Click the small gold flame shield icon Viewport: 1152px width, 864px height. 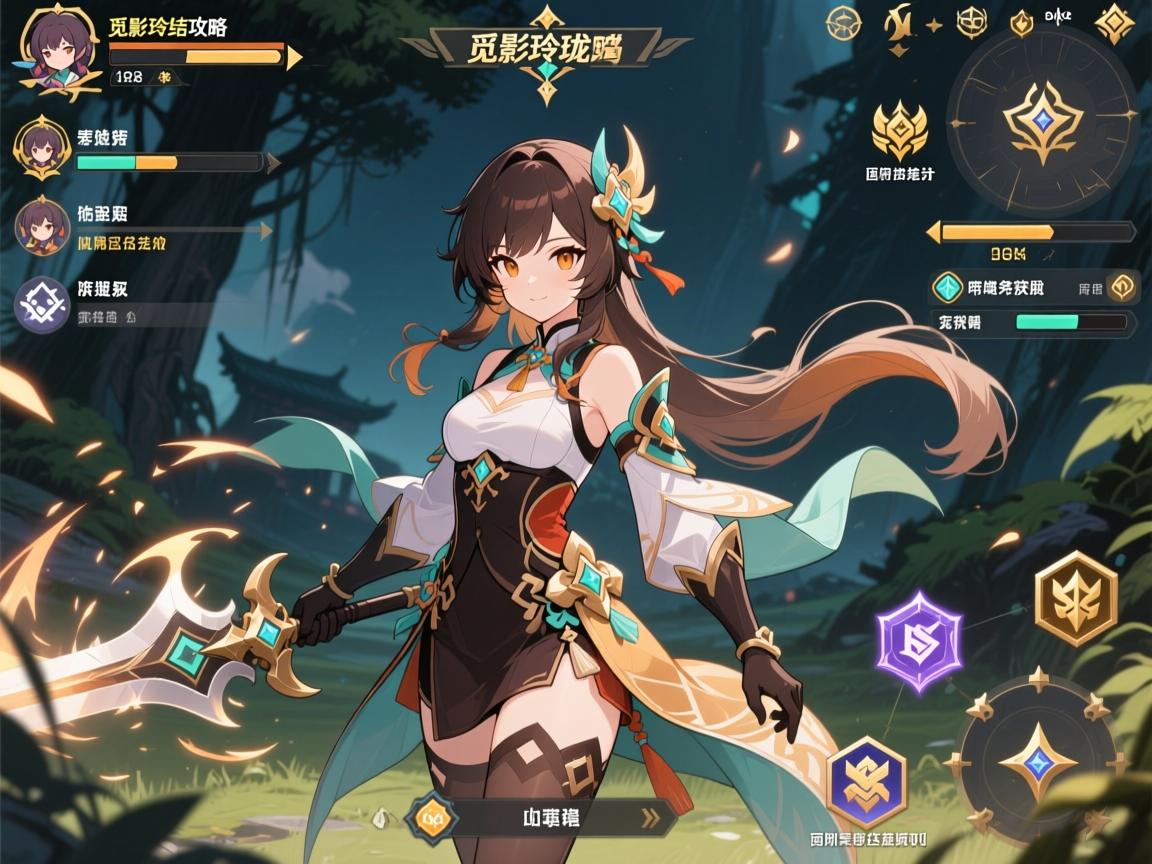pos(1021,23)
